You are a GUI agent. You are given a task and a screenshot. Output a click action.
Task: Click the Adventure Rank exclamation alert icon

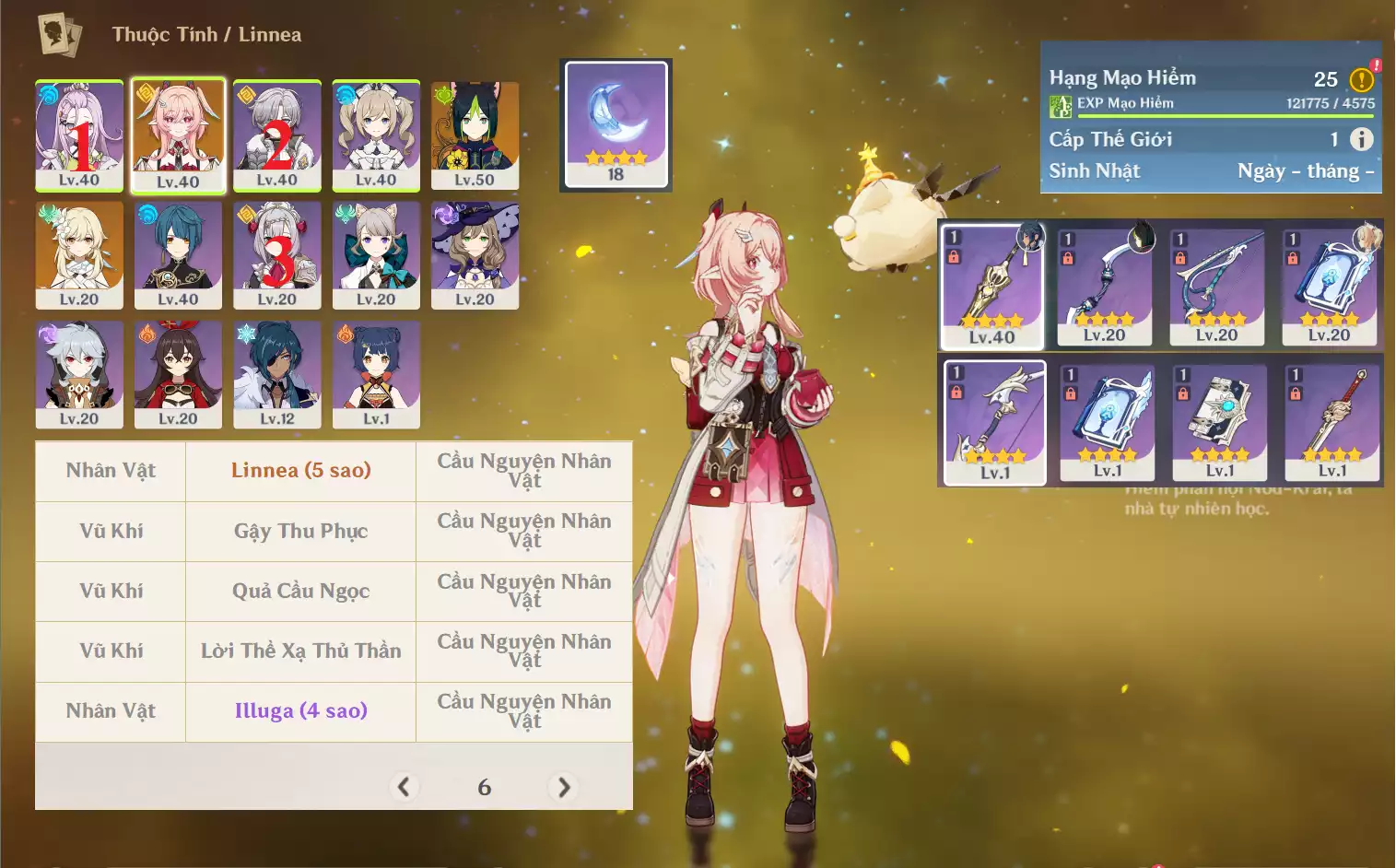point(1361,80)
